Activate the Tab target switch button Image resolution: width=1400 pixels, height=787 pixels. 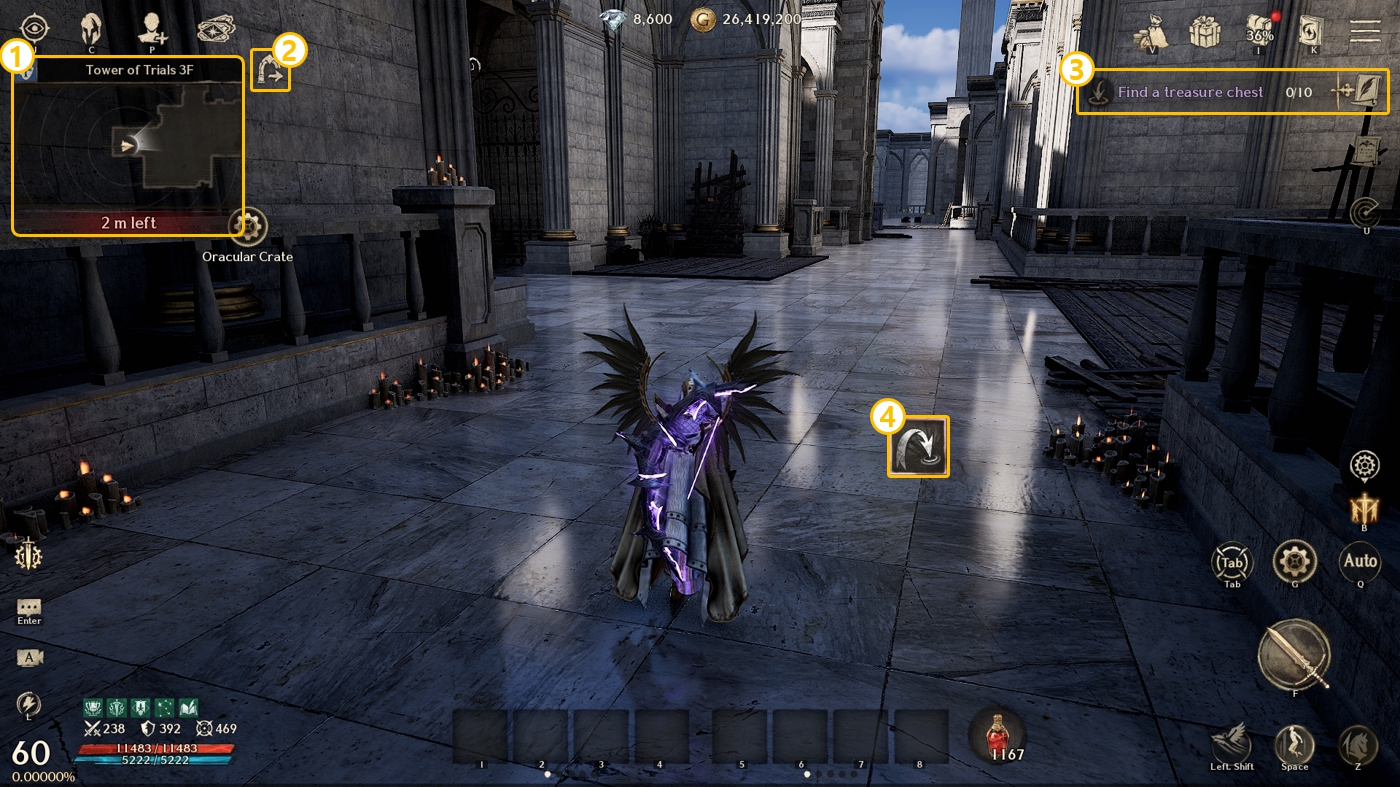(1232, 562)
